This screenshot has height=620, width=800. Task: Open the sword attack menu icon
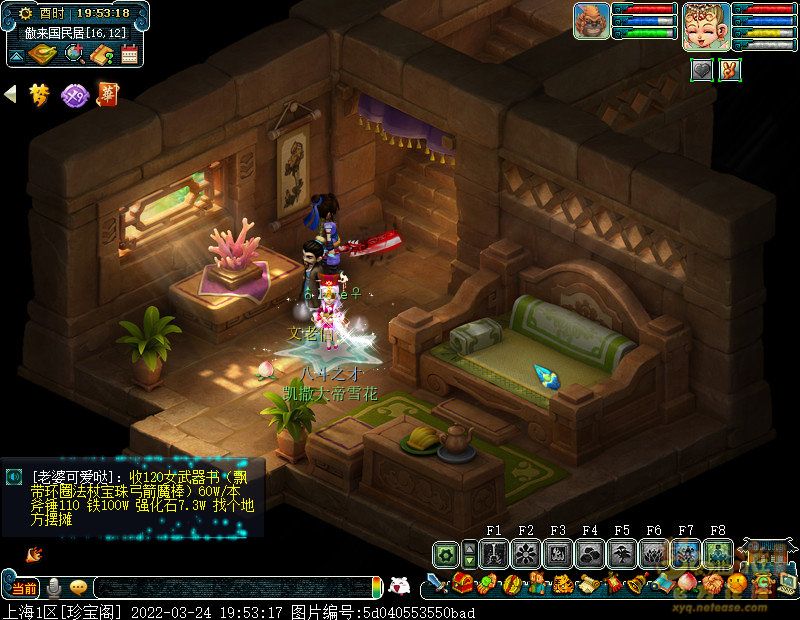point(438,584)
